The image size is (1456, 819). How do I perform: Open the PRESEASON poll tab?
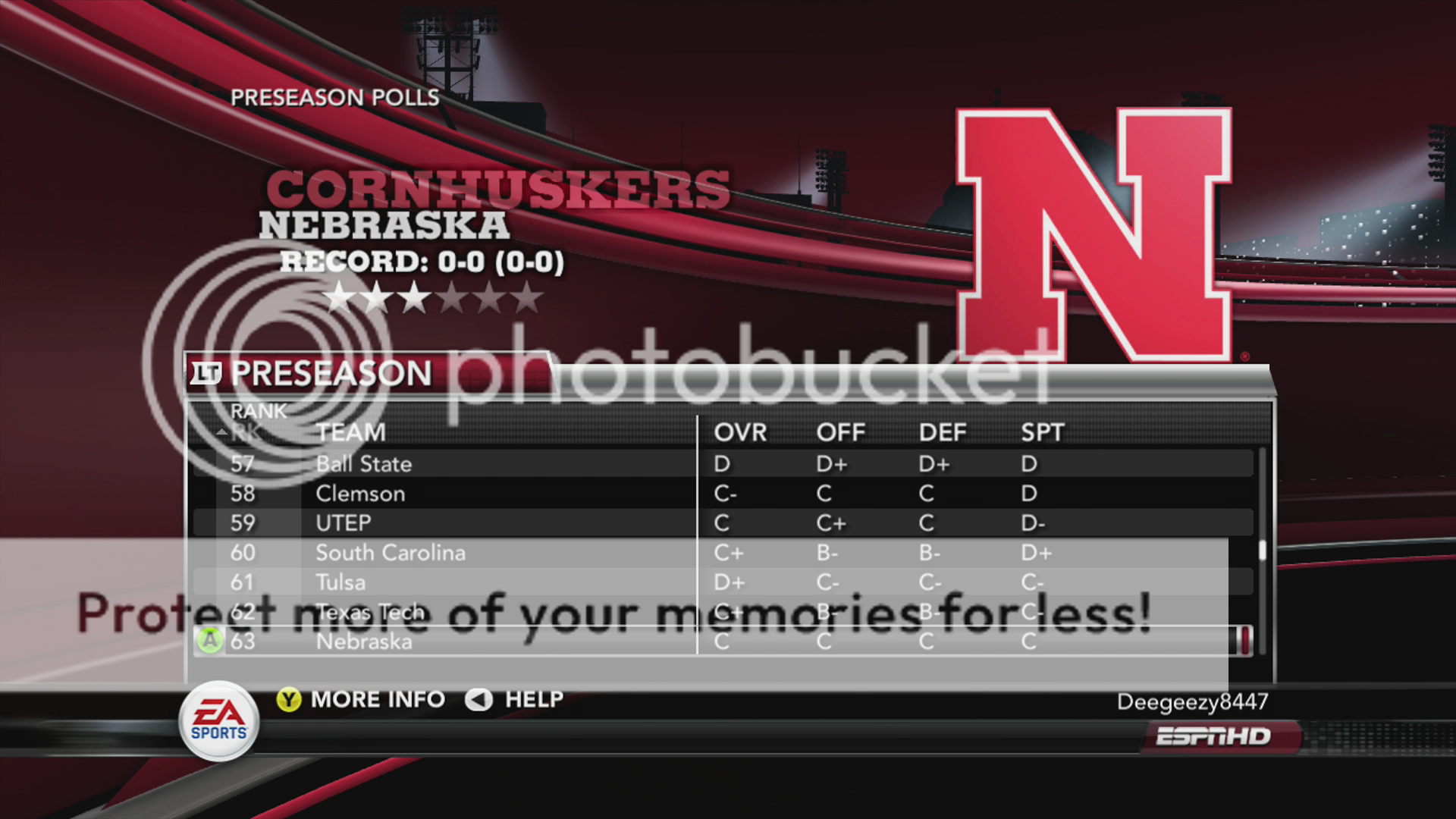point(331,374)
